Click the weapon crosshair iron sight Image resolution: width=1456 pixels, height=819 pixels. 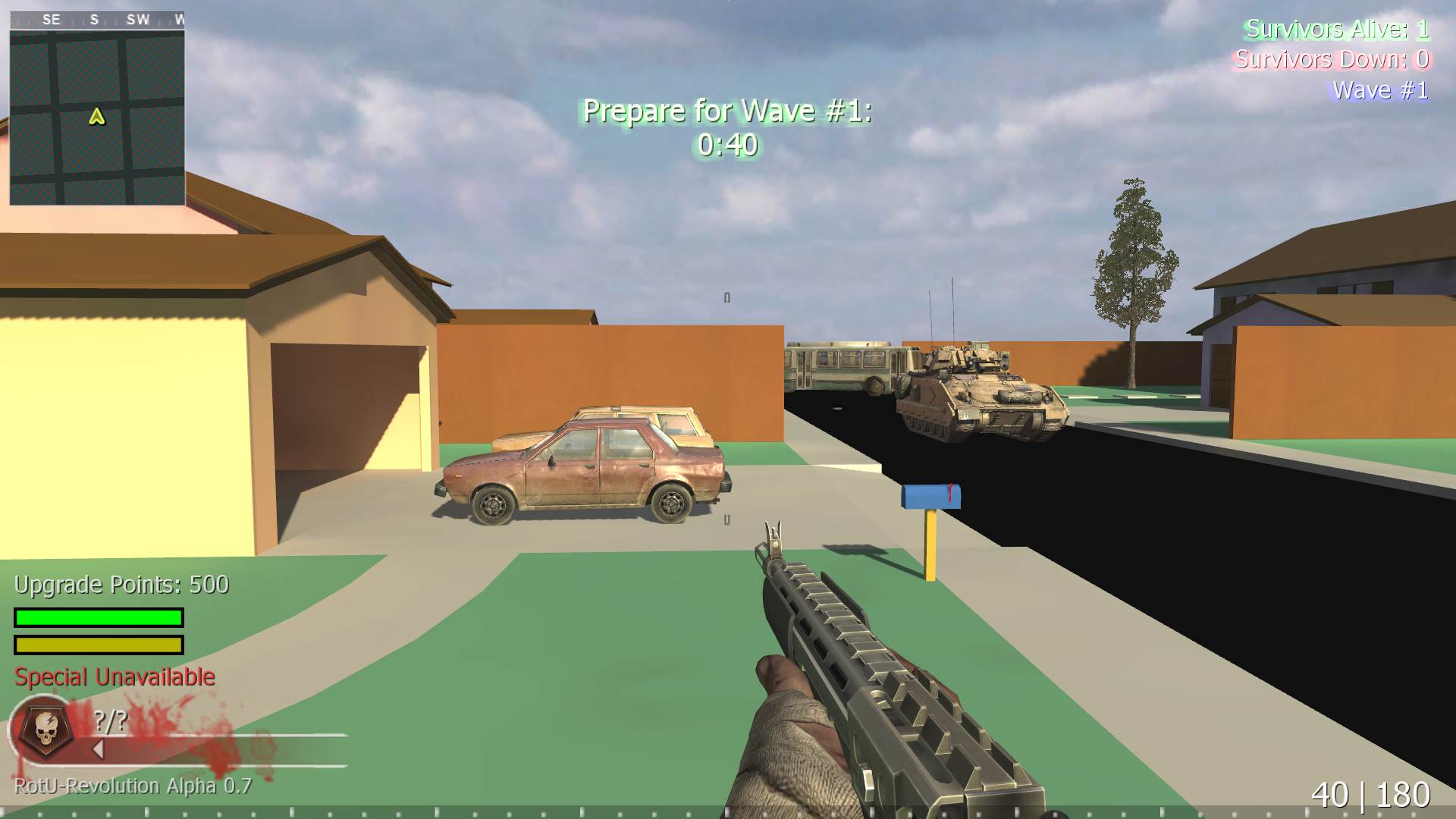[x=773, y=531]
